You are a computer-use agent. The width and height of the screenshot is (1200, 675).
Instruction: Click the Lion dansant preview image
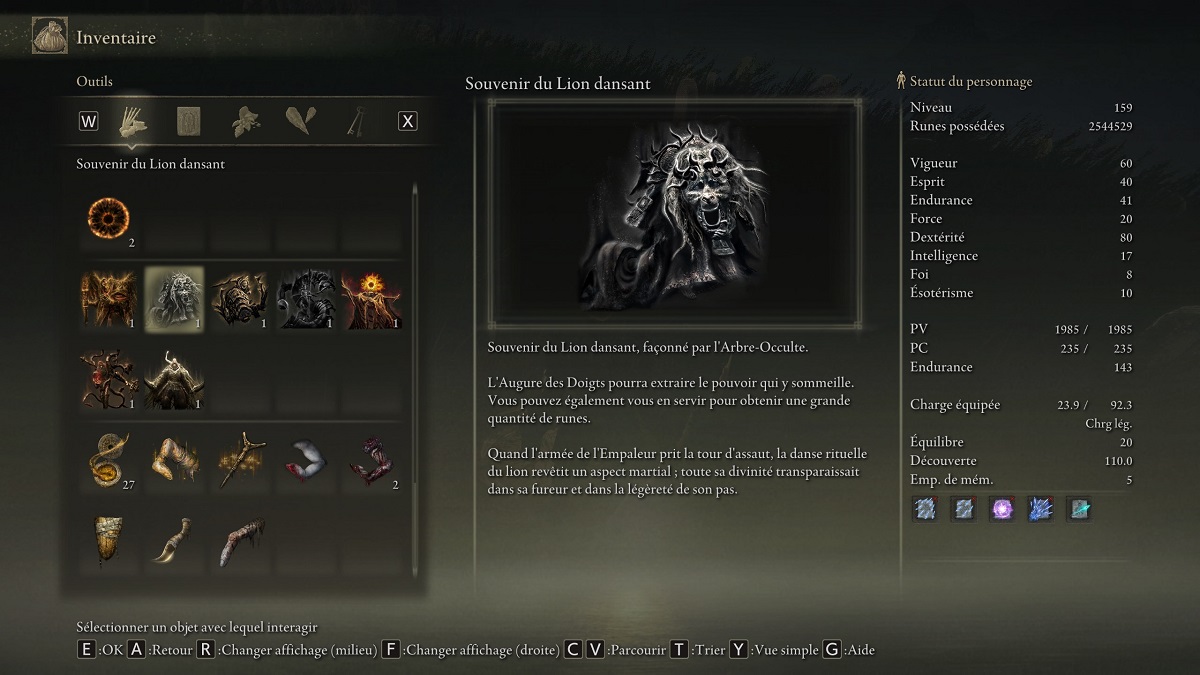click(x=675, y=213)
